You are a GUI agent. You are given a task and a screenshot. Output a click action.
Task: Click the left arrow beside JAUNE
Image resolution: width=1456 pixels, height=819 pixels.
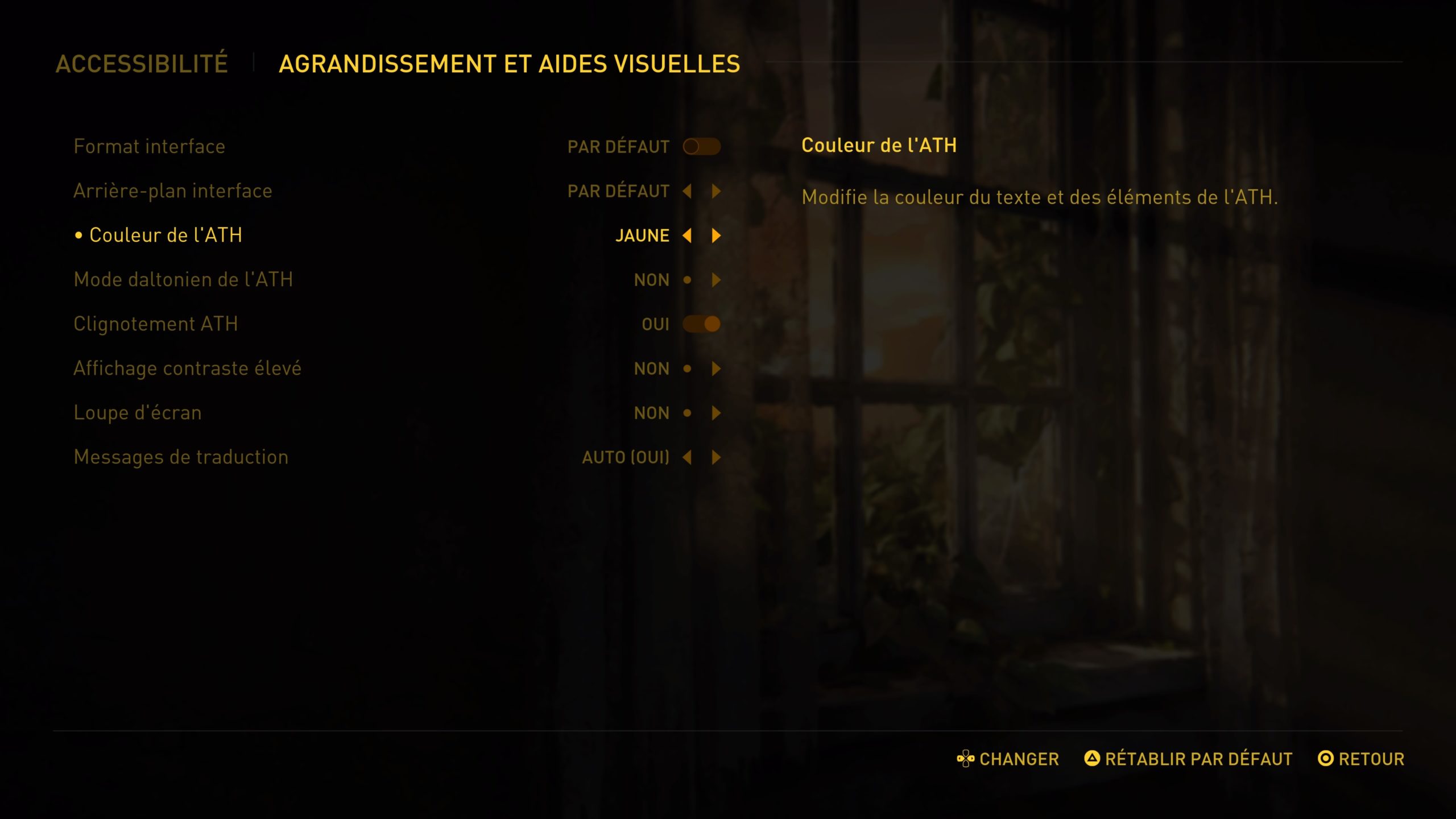tap(687, 235)
